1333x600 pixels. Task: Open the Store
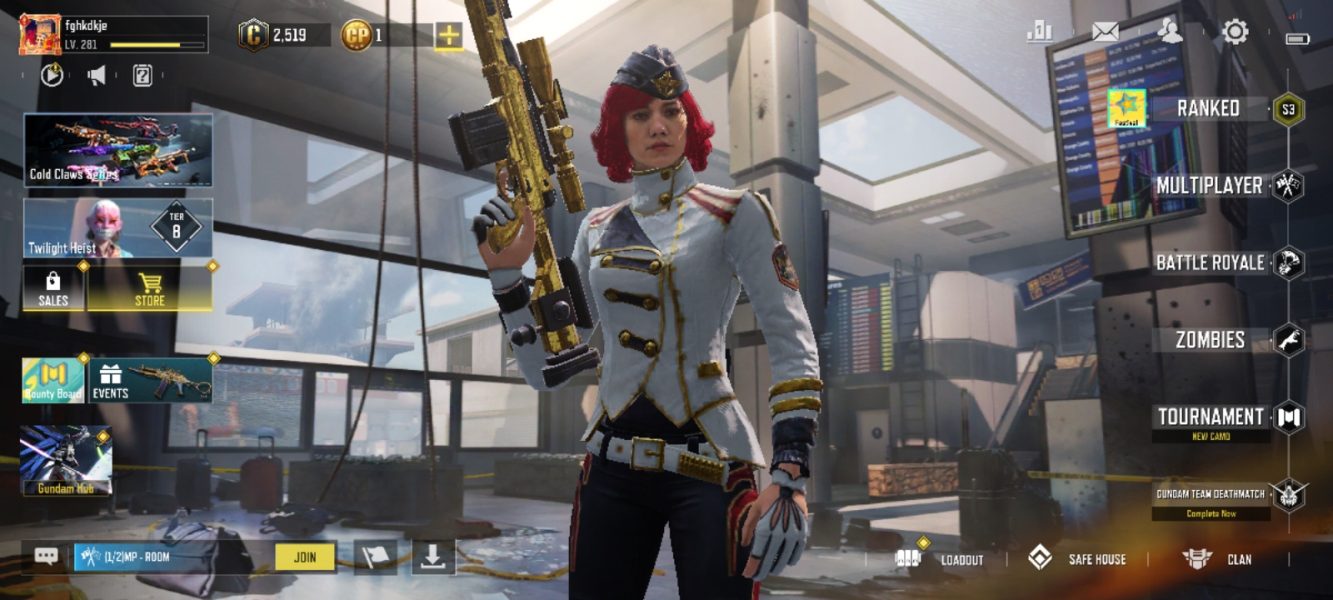pyautogui.click(x=150, y=288)
